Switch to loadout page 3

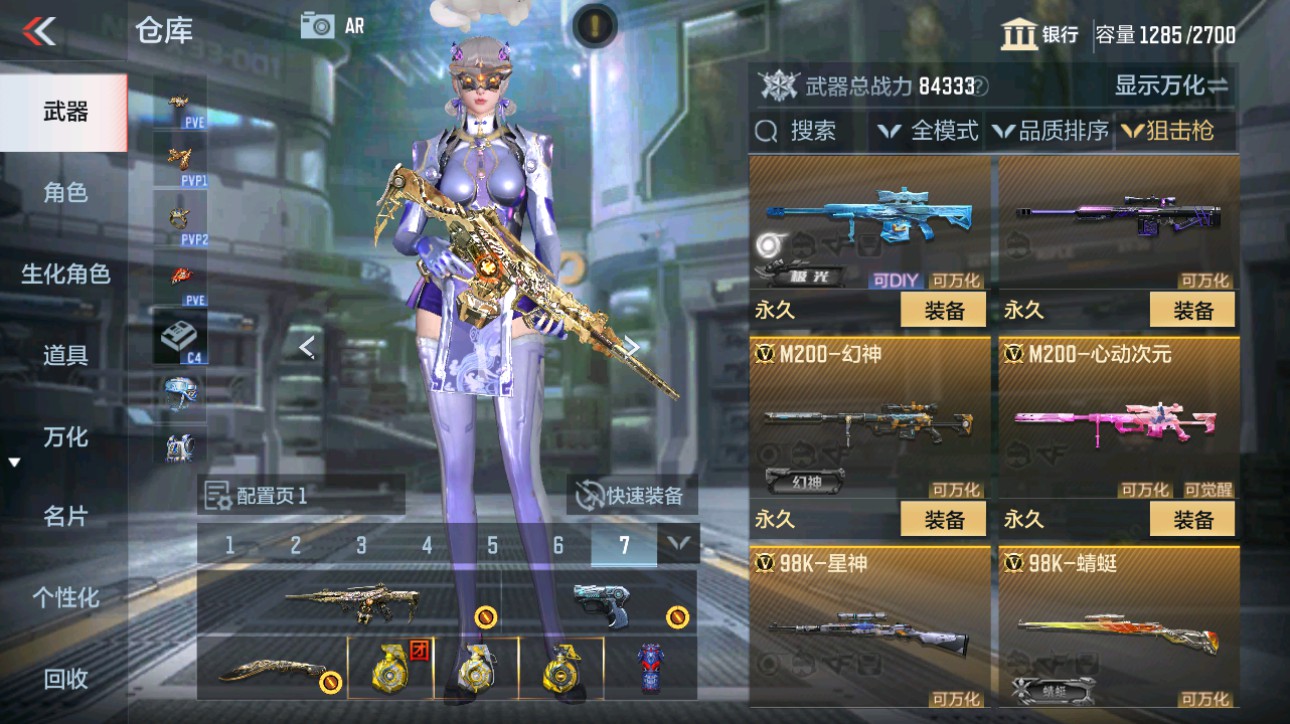(360, 546)
